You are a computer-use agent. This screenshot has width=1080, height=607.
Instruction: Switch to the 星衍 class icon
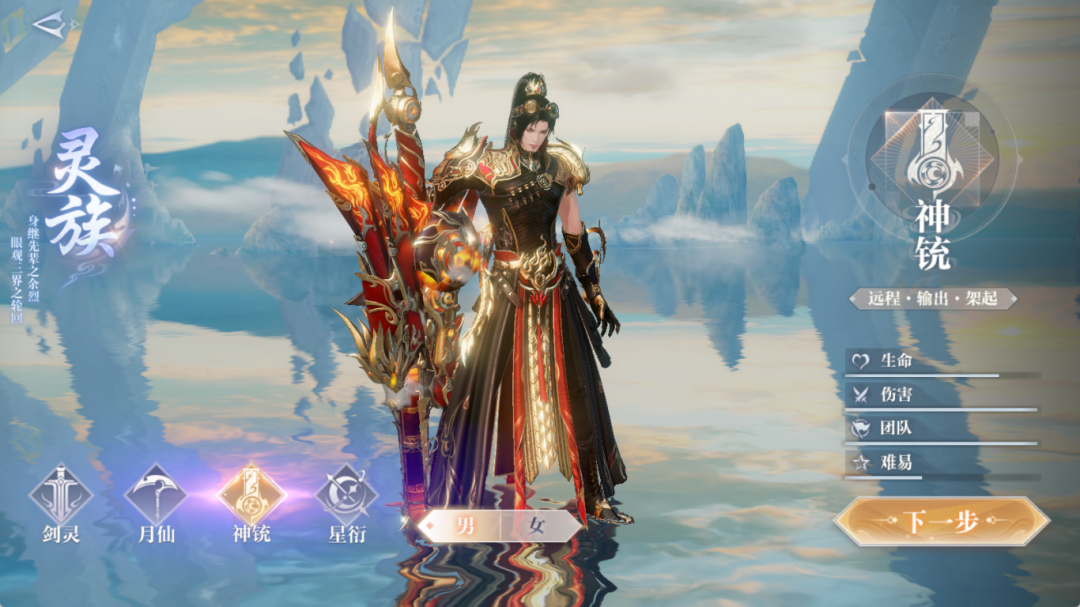[x=347, y=495]
